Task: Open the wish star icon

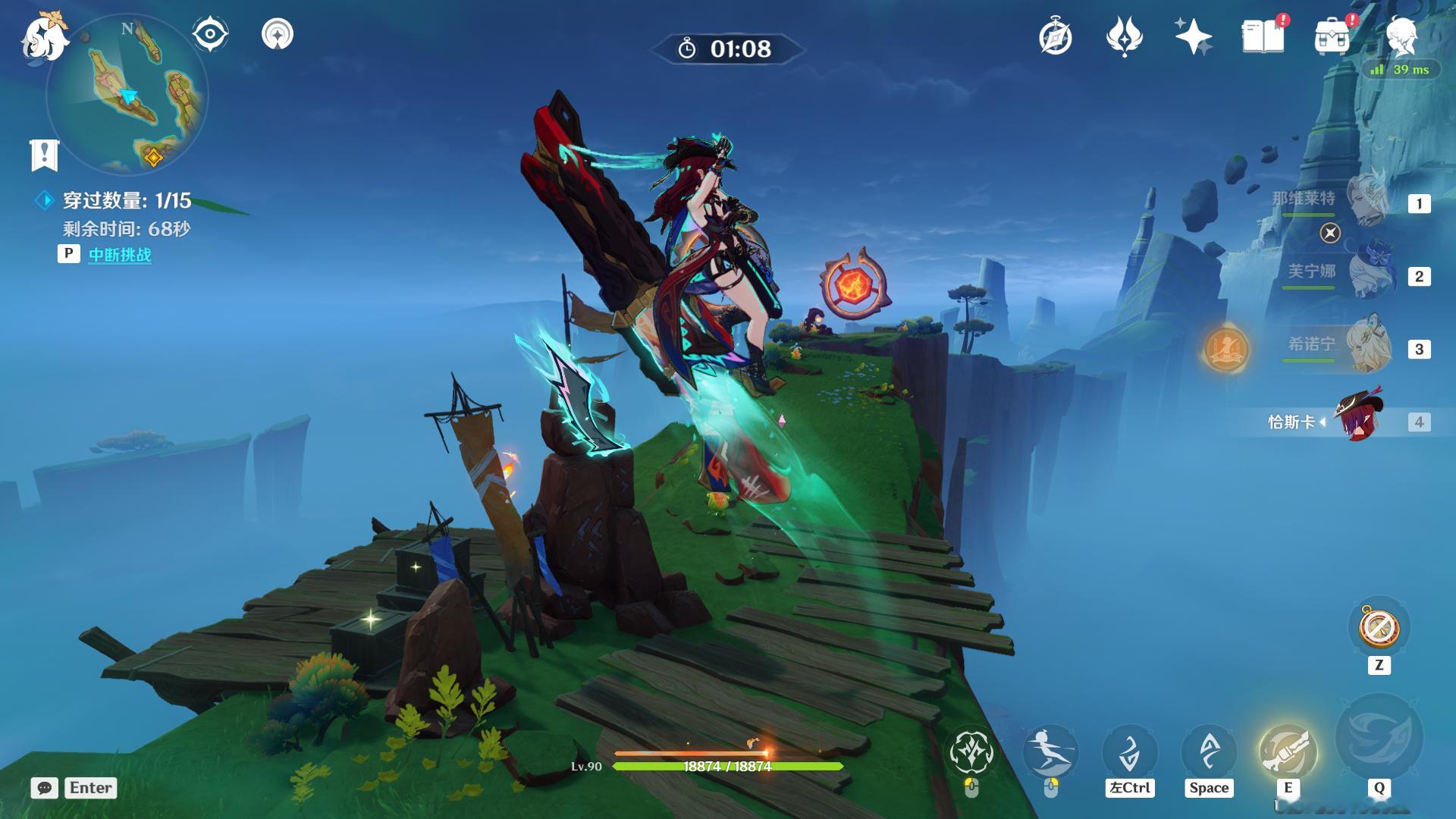Action: 1193,36
